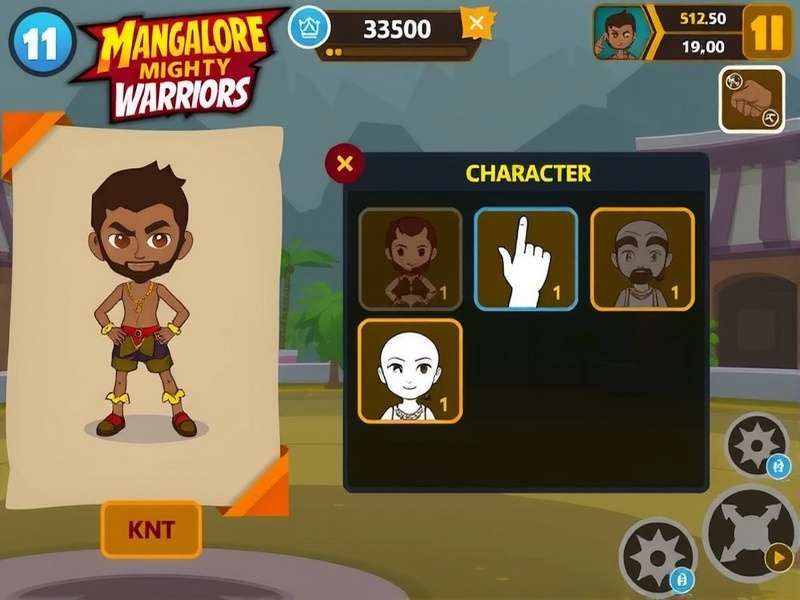Viewport: 800px width, 600px height.
Task: Open the fist skill icon
Action: point(751,99)
